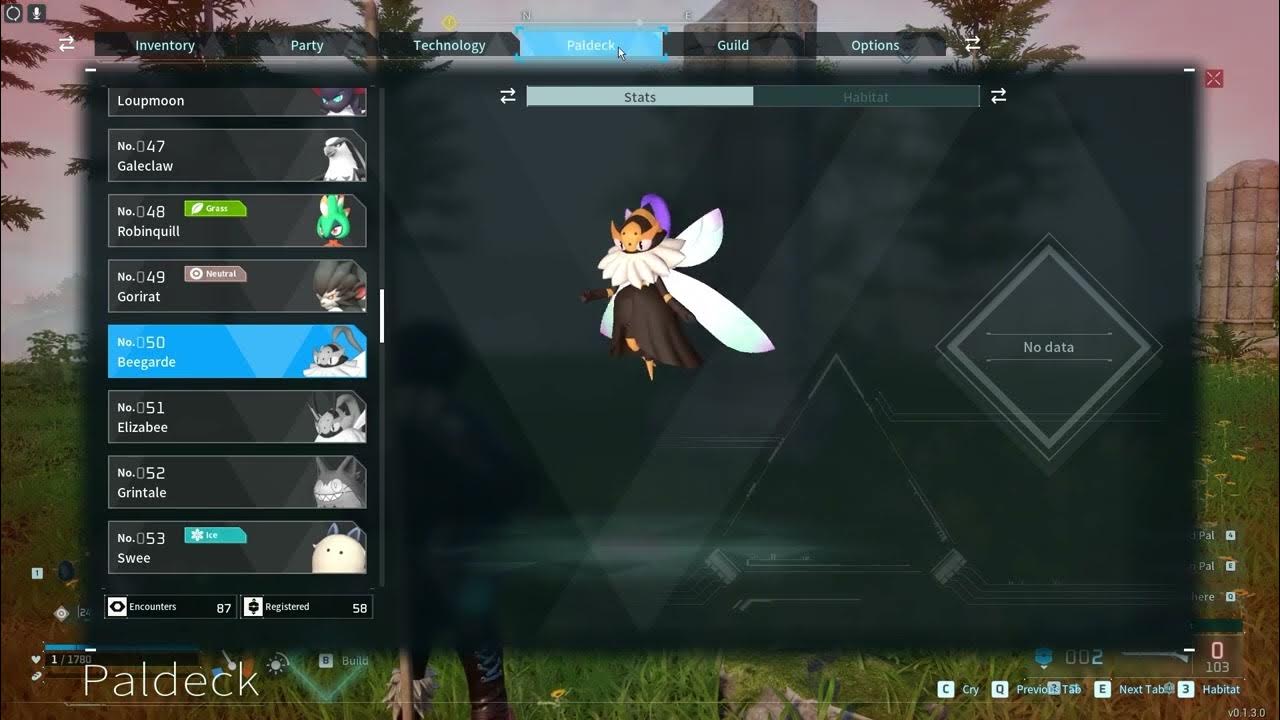Click the Encounters shield icon

click(118, 606)
